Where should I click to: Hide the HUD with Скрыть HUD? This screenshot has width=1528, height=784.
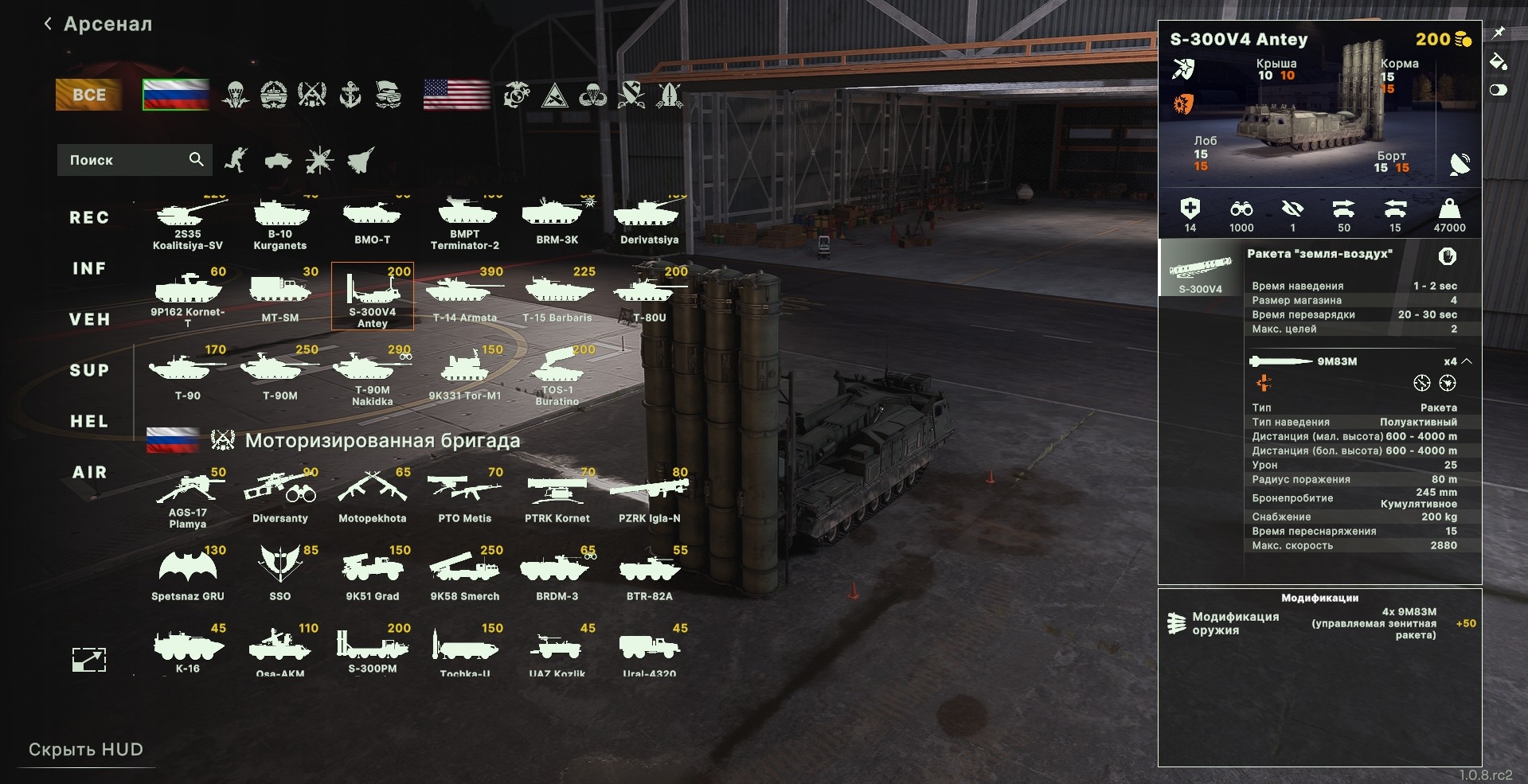[x=86, y=750]
